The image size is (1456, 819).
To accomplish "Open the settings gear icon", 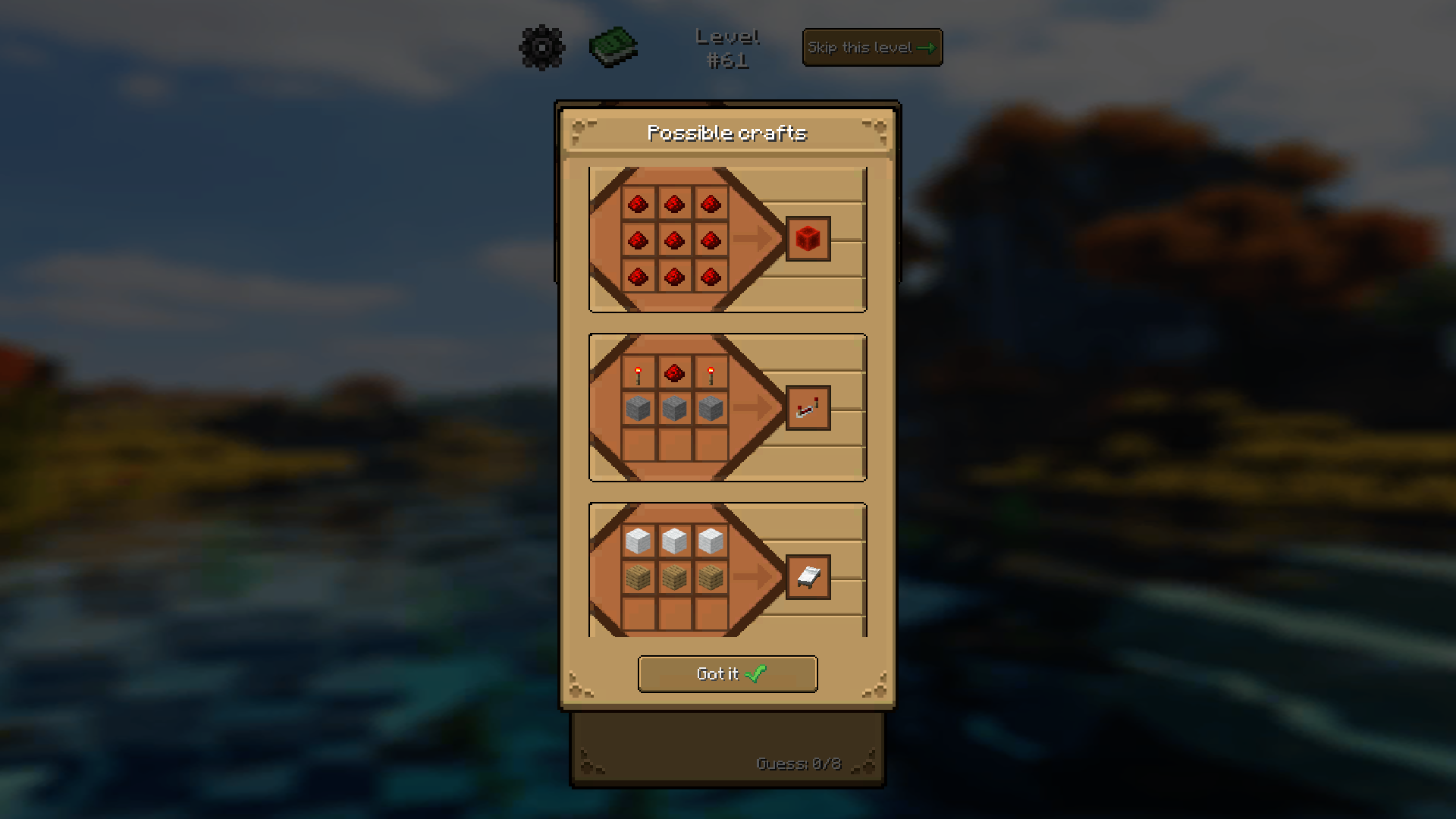I will point(541,47).
